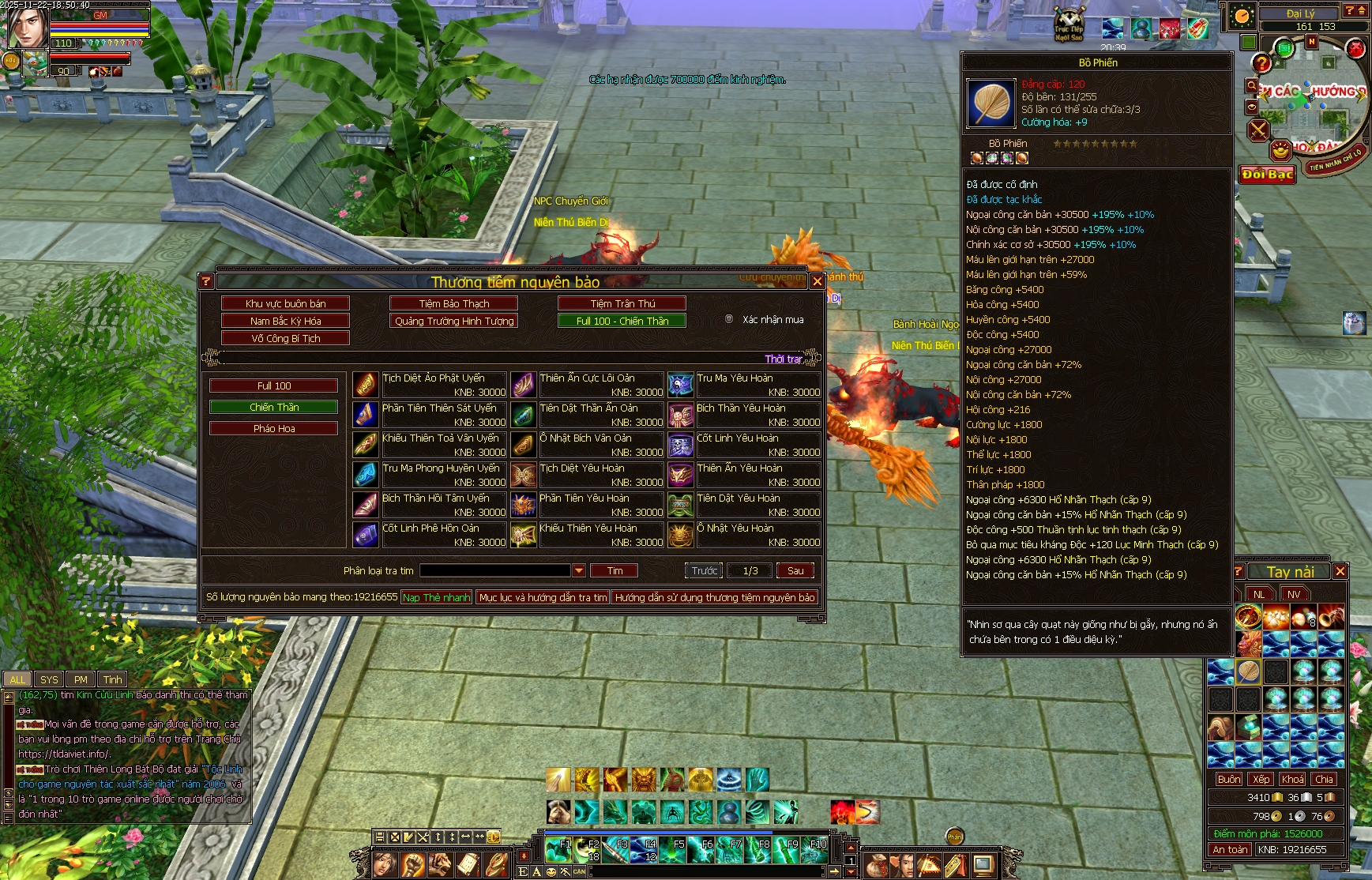Image resolution: width=1372 pixels, height=880 pixels.
Task: Choose the Pháo Hoa subcategory
Action: tap(273, 428)
